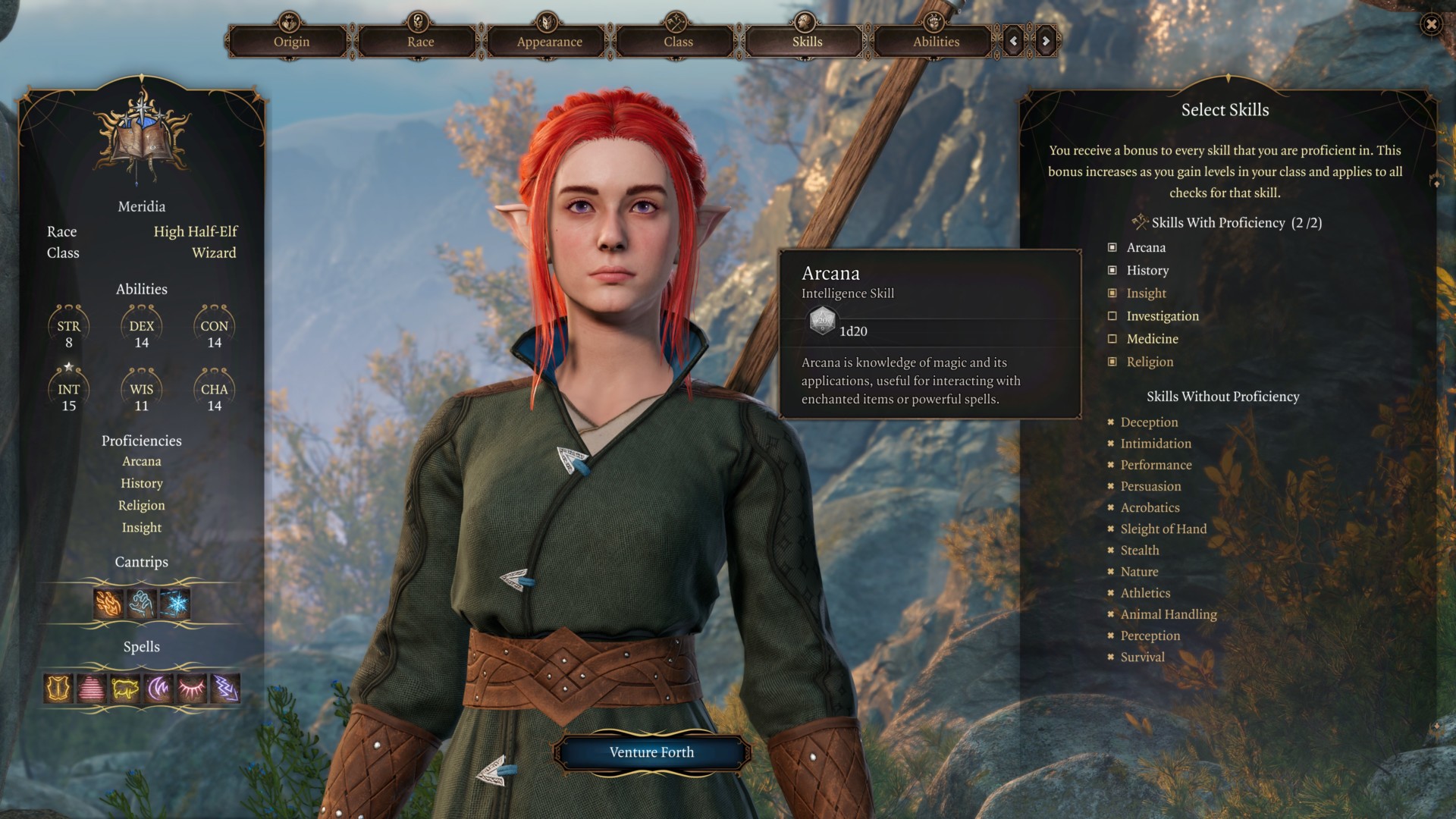Close character creation with the X button

click(1430, 24)
